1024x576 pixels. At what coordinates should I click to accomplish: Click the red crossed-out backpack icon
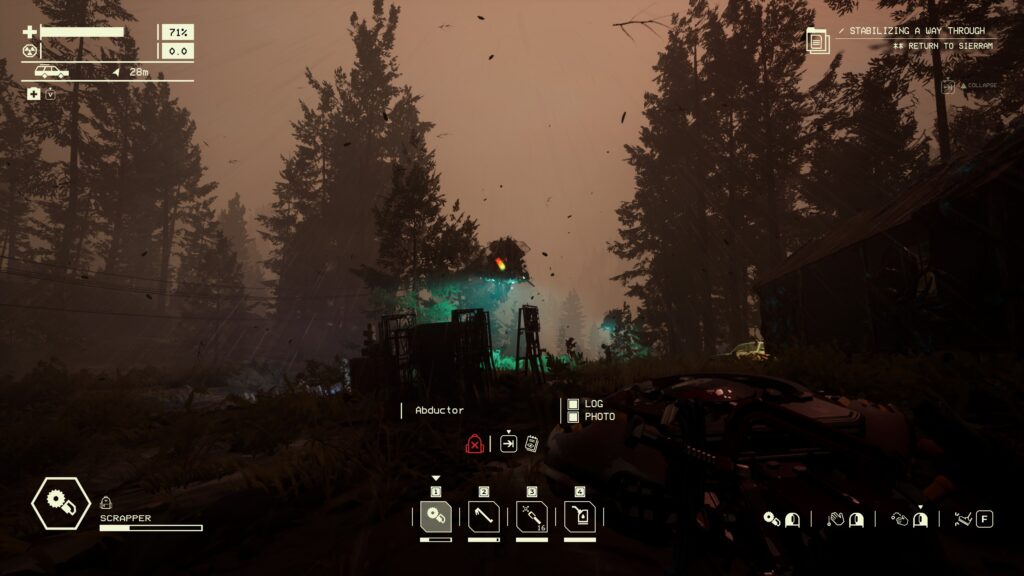[475, 443]
